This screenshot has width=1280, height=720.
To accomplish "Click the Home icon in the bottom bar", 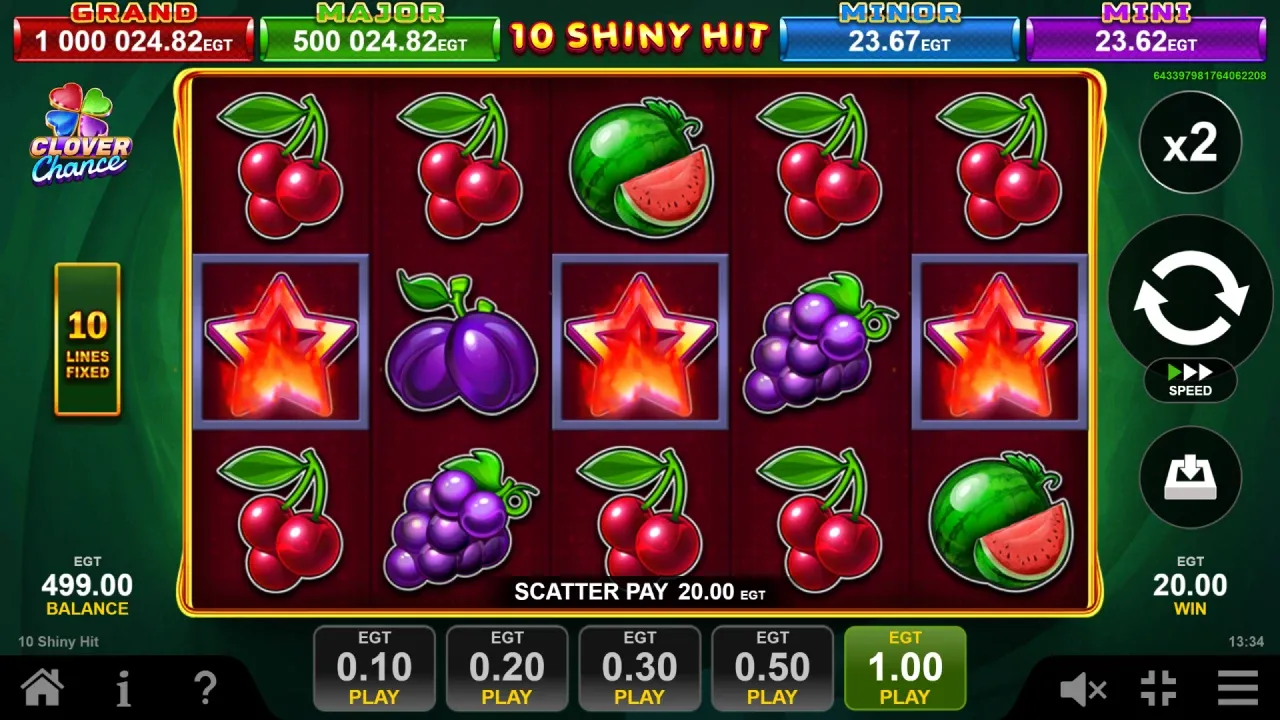I will click(x=42, y=688).
